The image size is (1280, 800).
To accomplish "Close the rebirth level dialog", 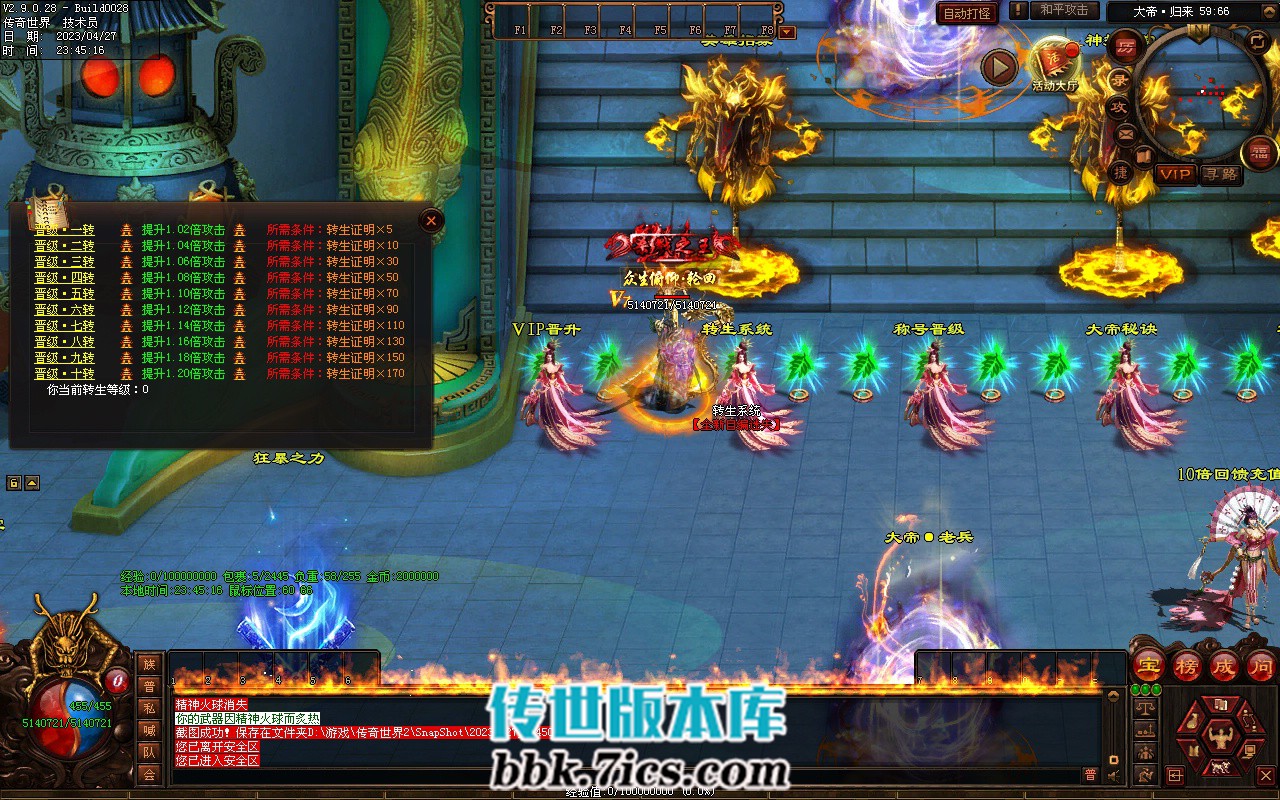I will point(431,220).
